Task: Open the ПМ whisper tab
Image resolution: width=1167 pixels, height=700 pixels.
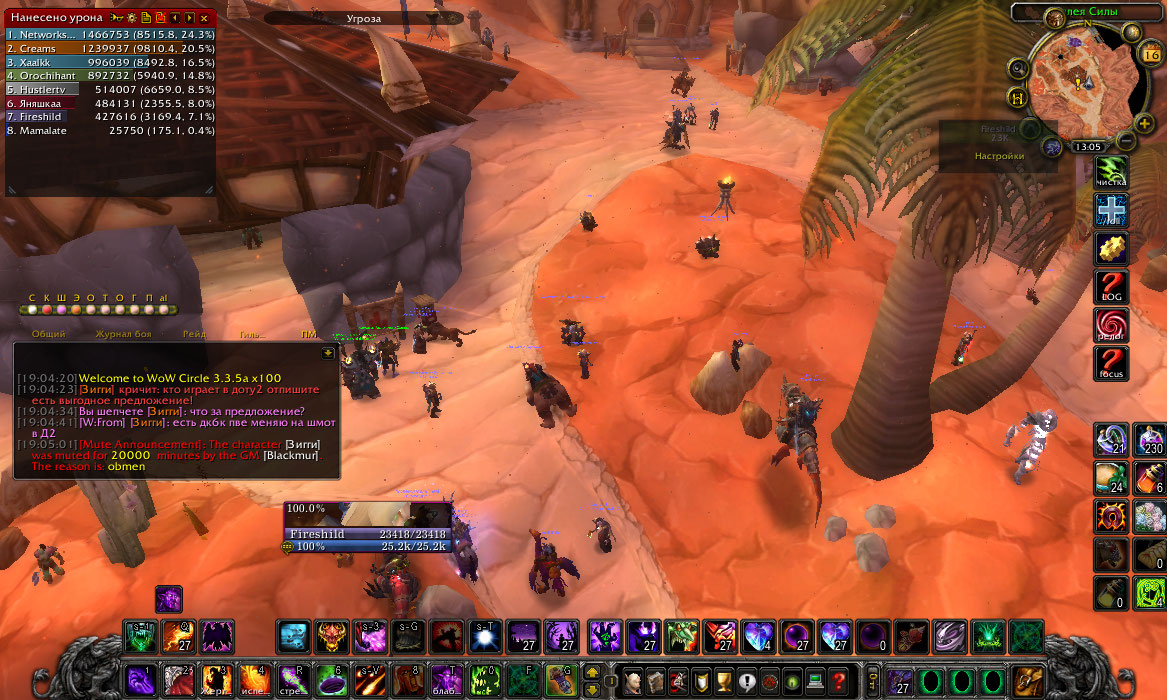Action: [308, 334]
